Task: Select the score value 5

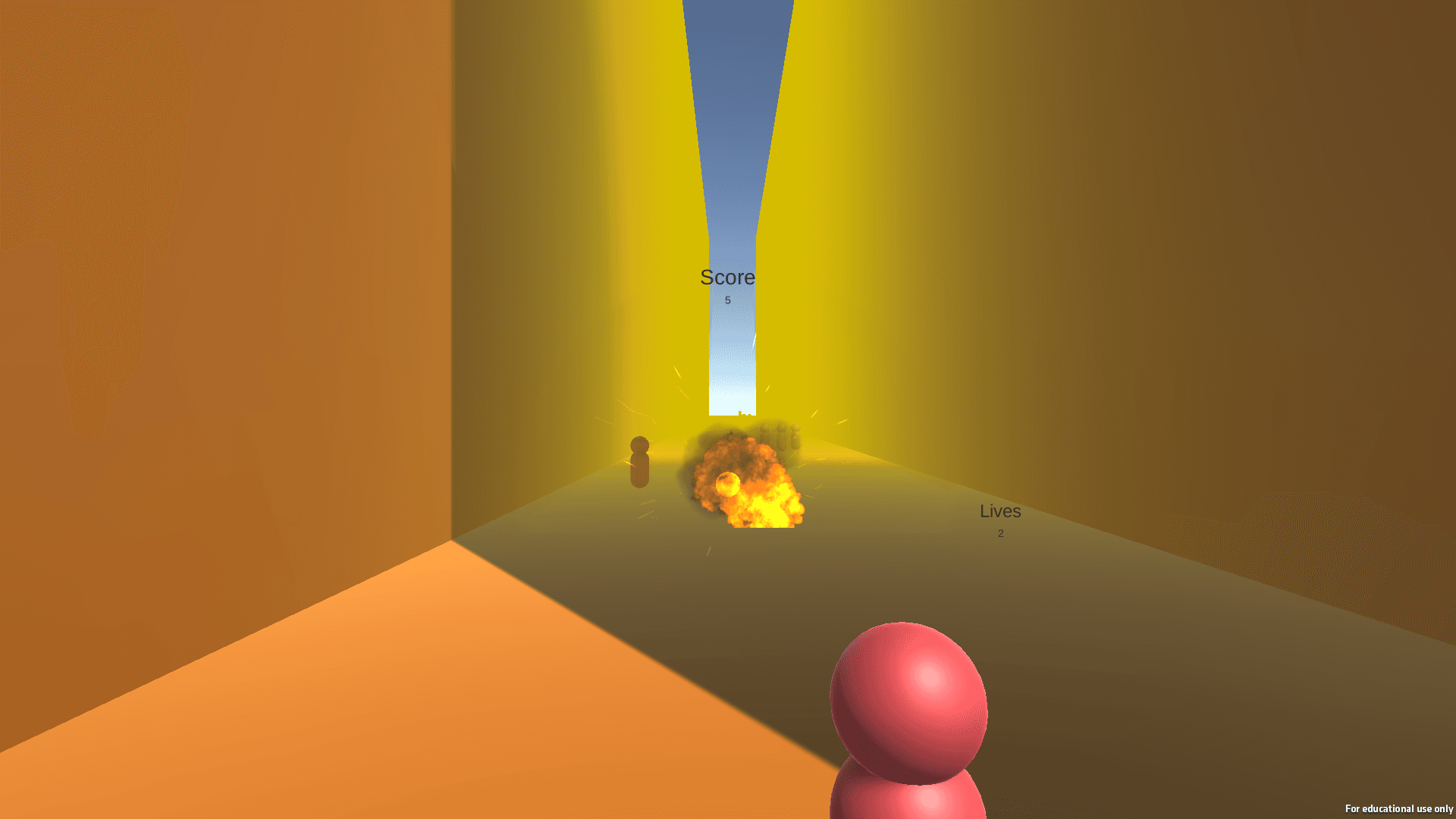Action: click(x=726, y=300)
